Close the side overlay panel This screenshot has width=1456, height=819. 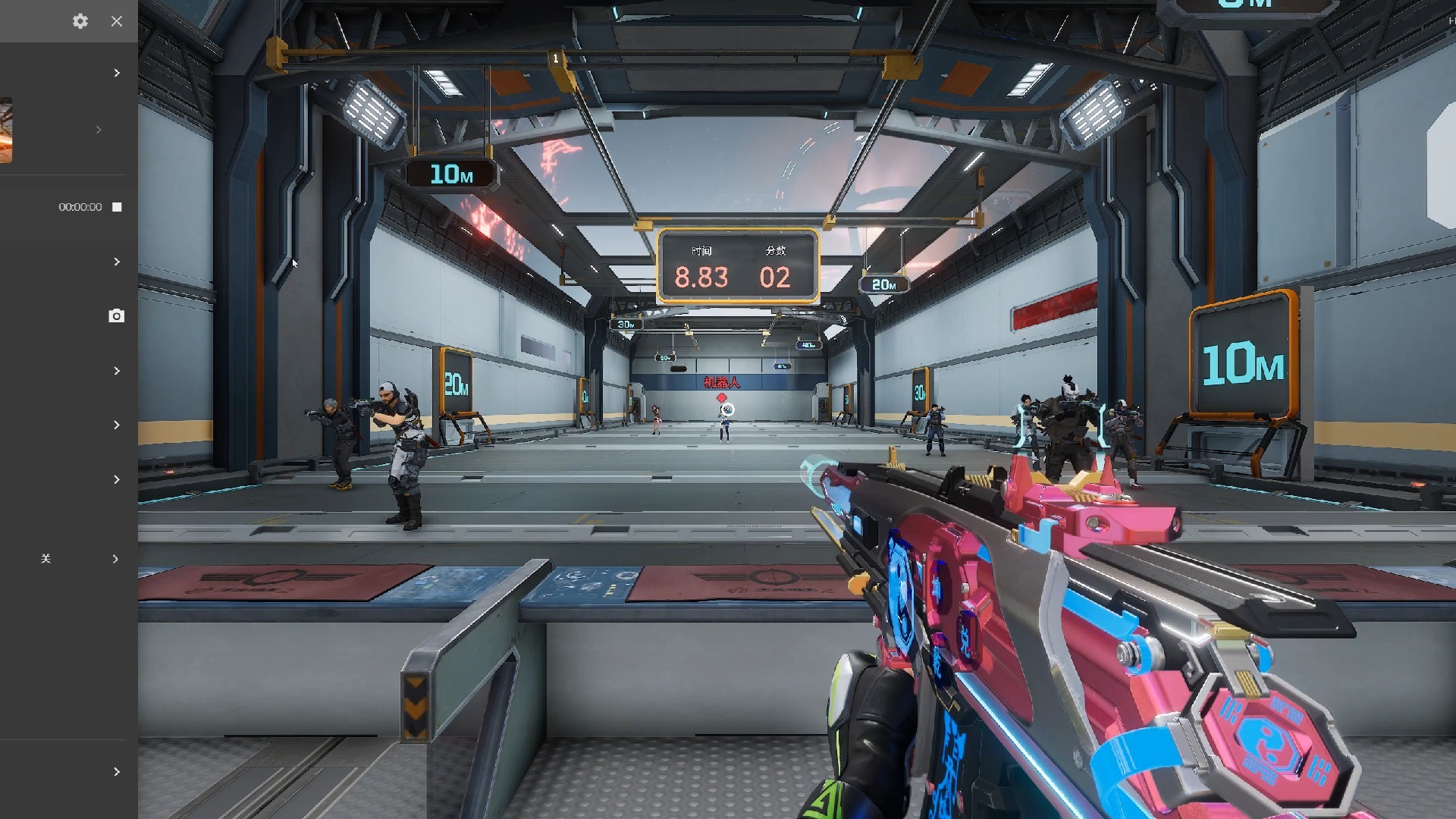(x=116, y=21)
